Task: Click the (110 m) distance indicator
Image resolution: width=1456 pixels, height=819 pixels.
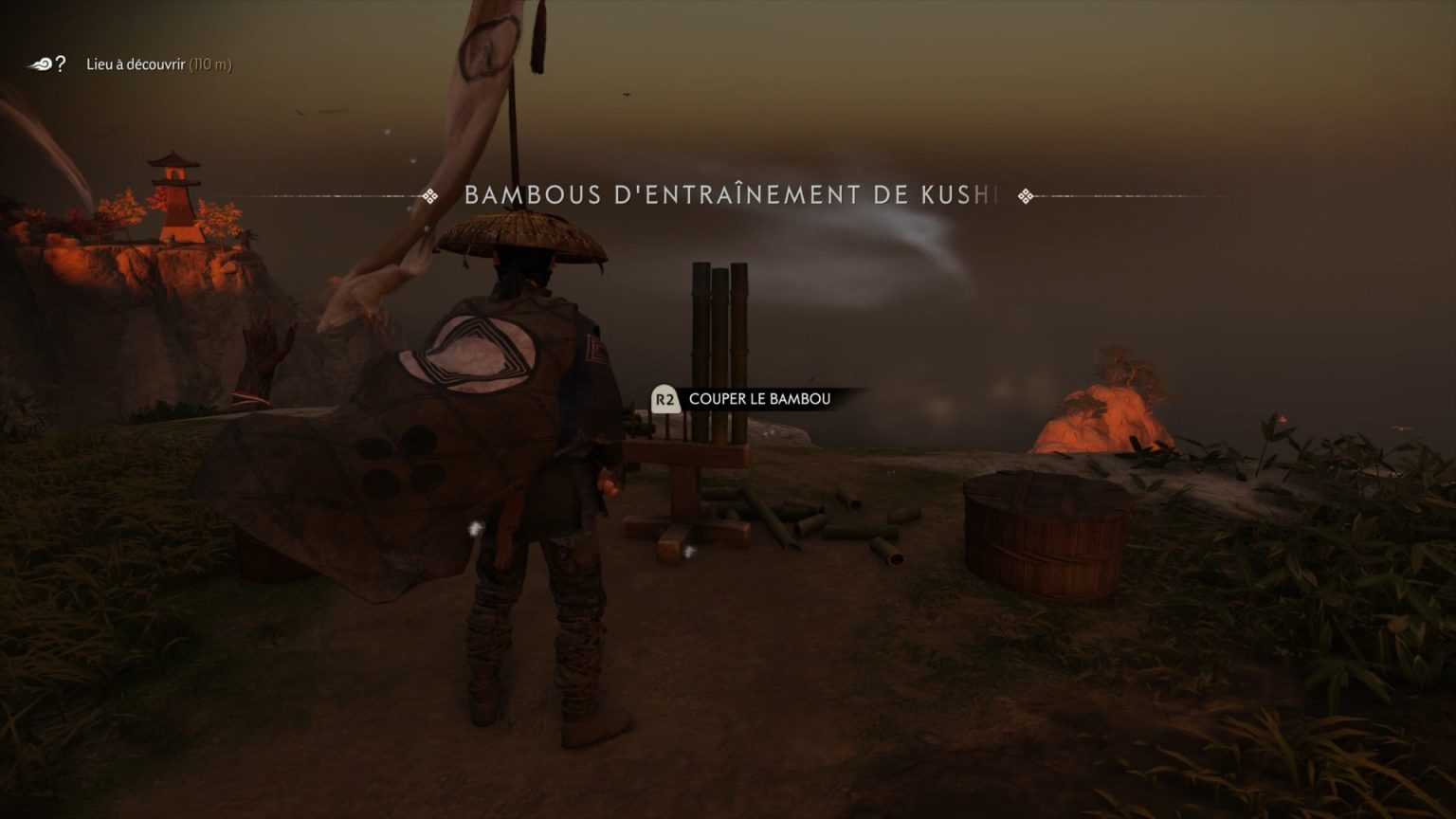Action: (209, 64)
